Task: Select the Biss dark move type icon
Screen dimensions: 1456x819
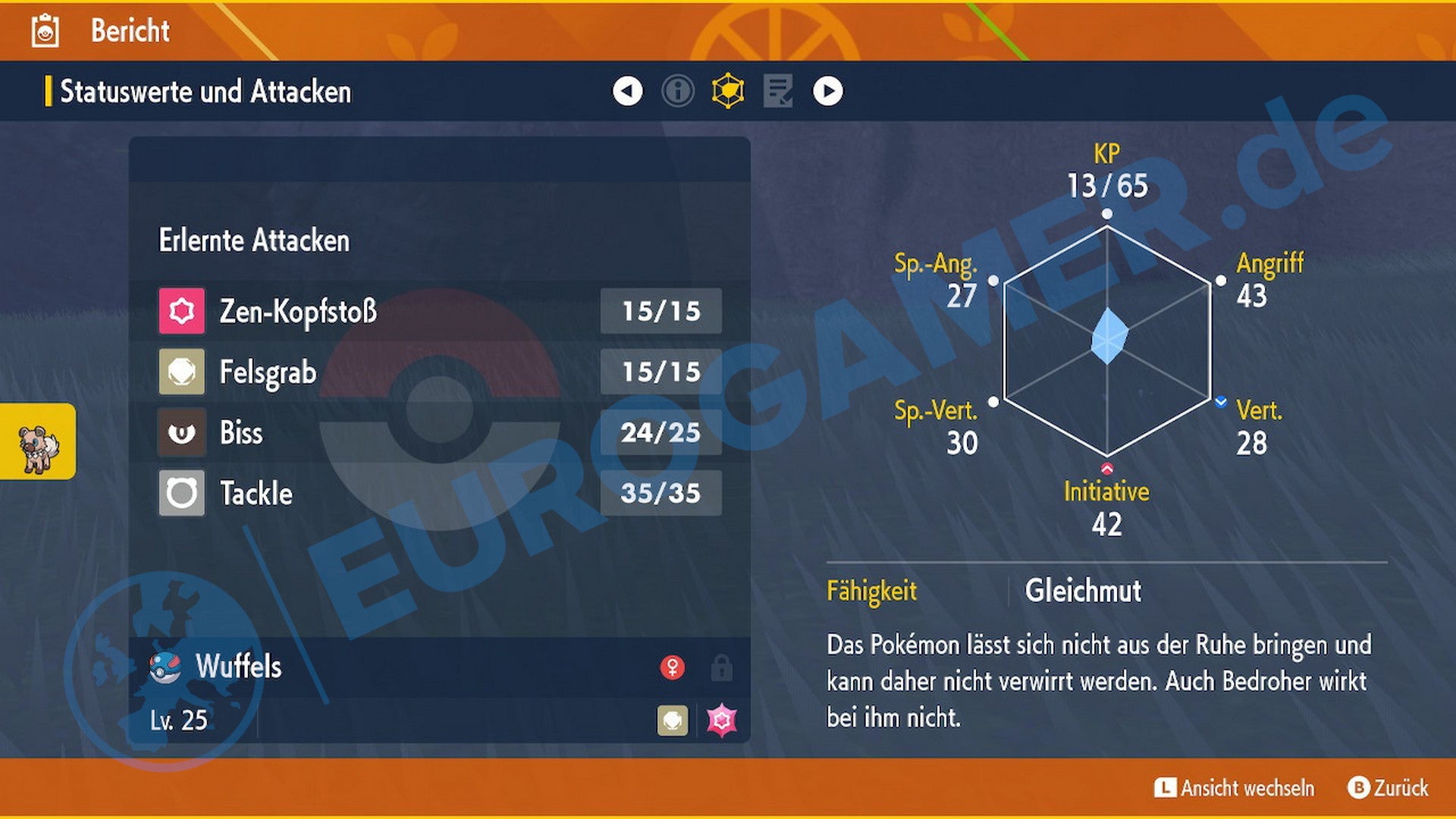Action: click(180, 433)
